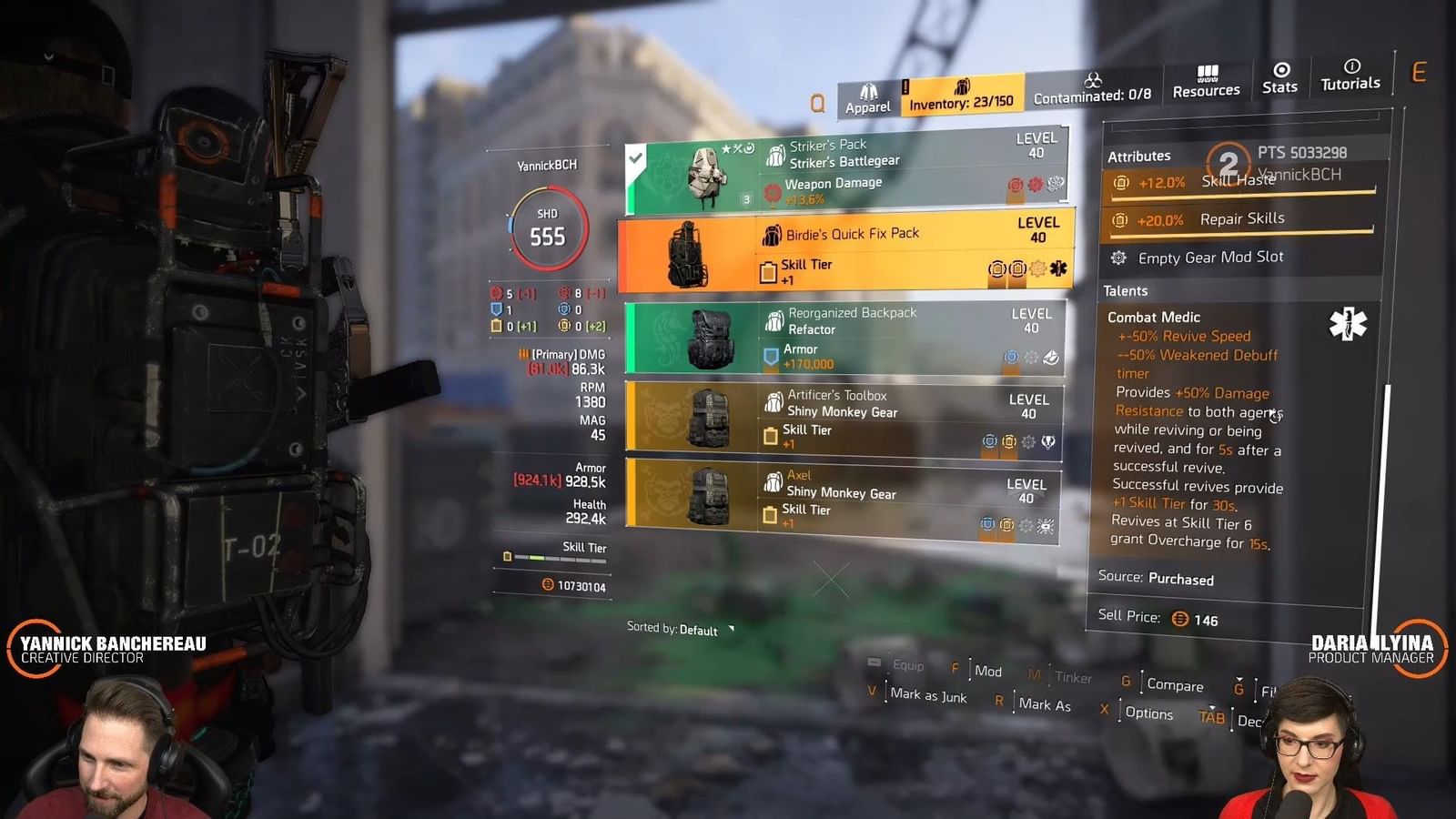This screenshot has height=819, width=1456.
Task: Select the gear icon on Empty Gear Mod Slot
Action: pos(1117,258)
